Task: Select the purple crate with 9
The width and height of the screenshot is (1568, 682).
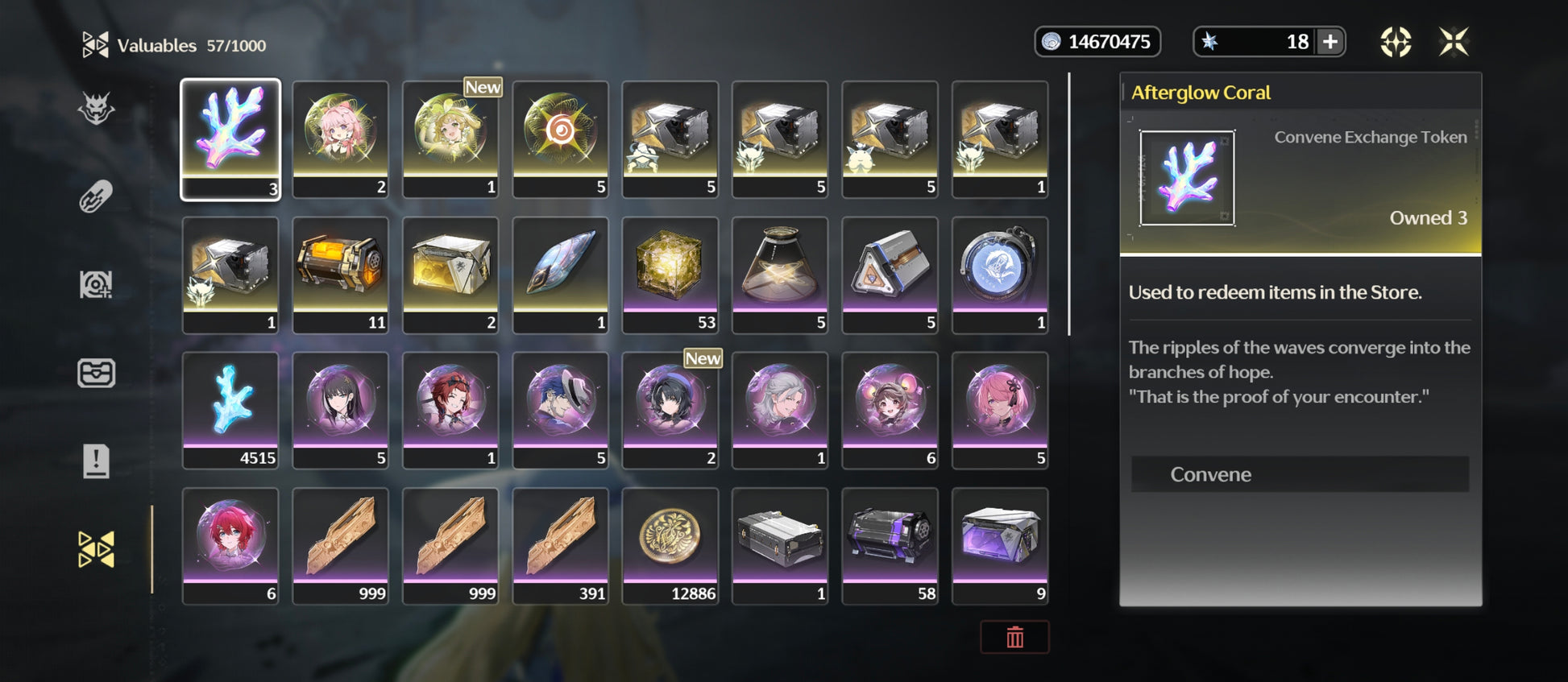Action: point(999,545)
